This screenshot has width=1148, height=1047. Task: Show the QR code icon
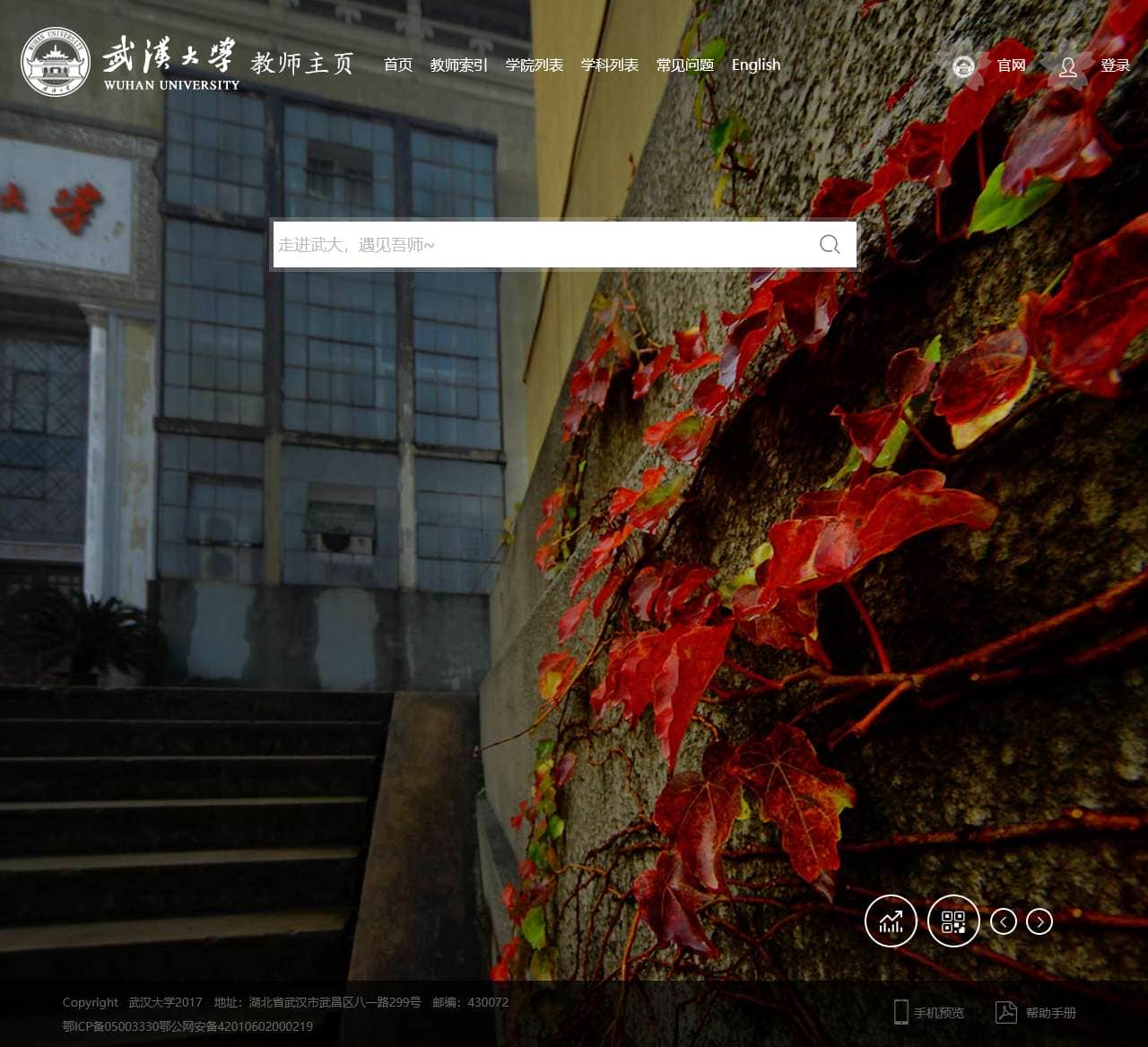[x=952, y=920]
